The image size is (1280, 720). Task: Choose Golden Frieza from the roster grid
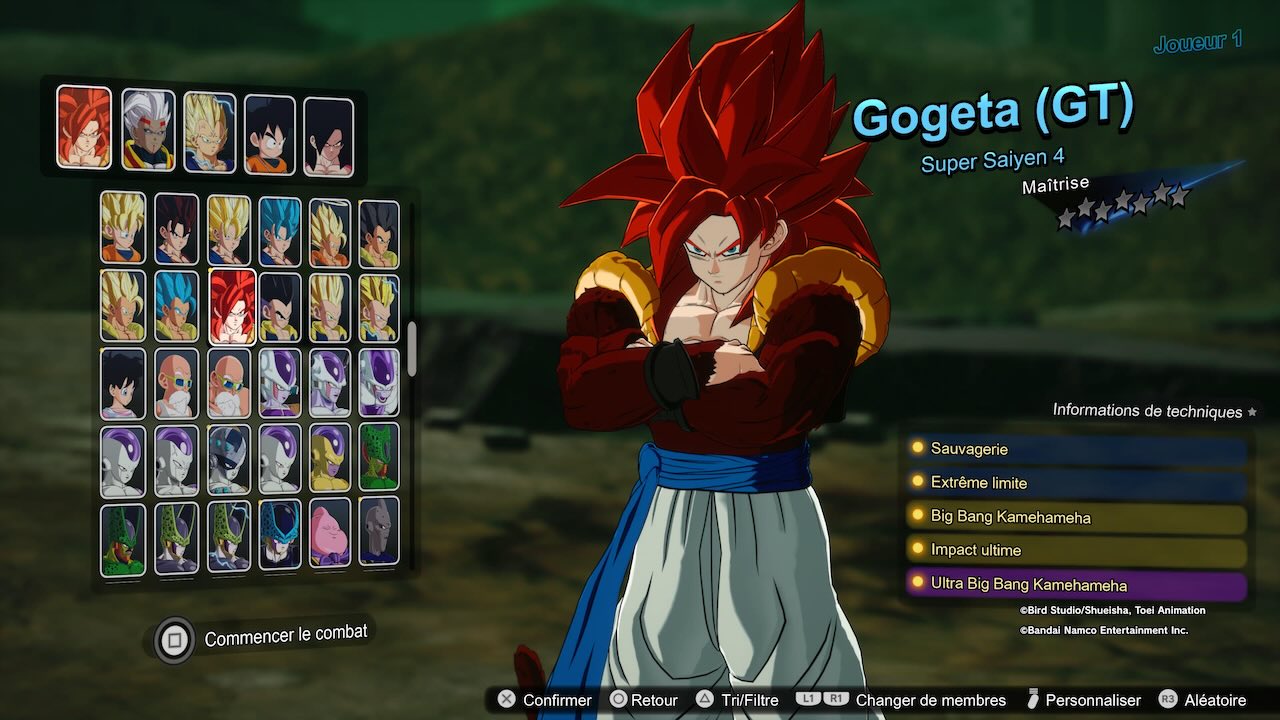point(329,458)
